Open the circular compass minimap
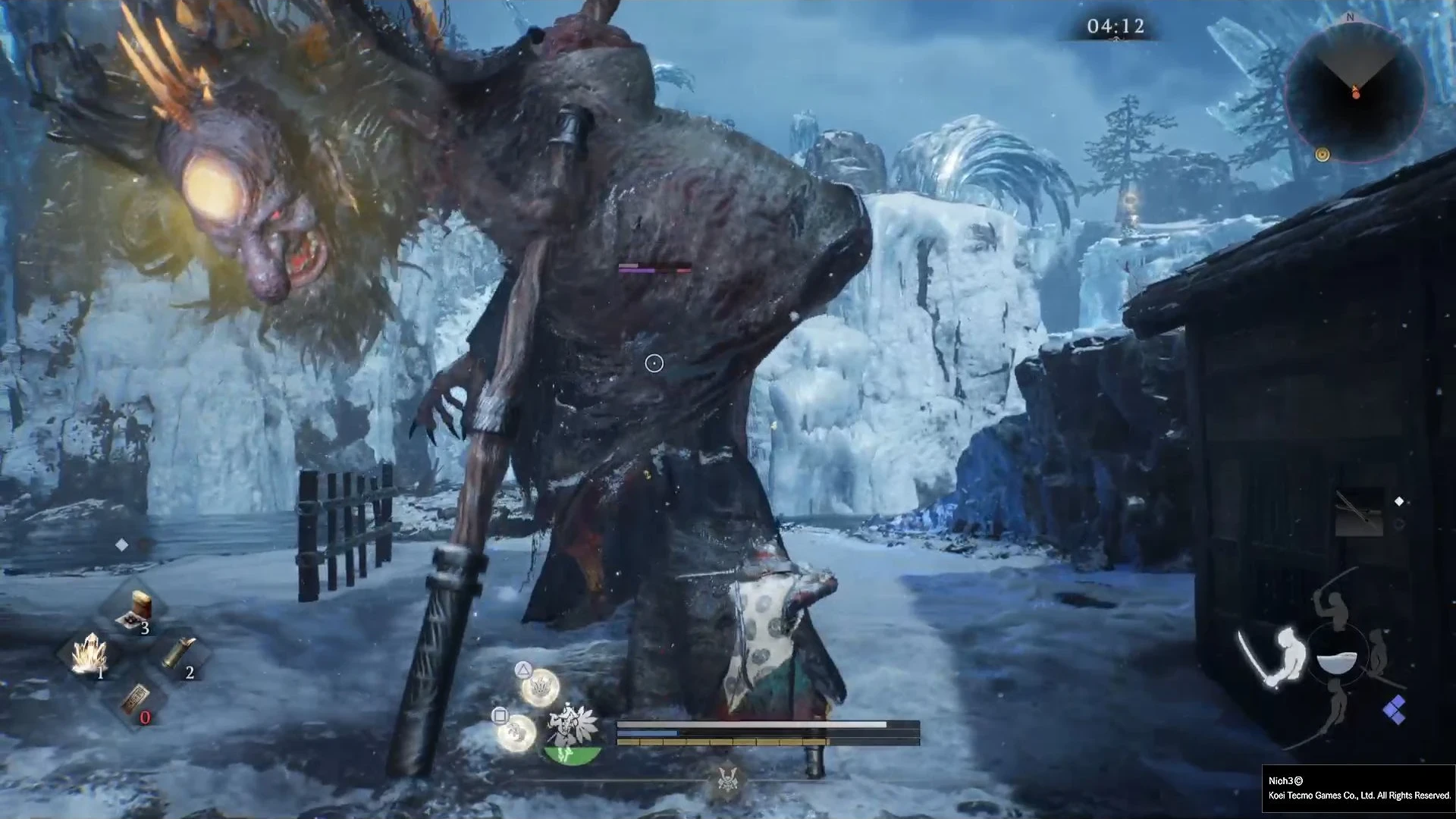This screenshot has width=1456, height=819. click(x=1354, y=91)
